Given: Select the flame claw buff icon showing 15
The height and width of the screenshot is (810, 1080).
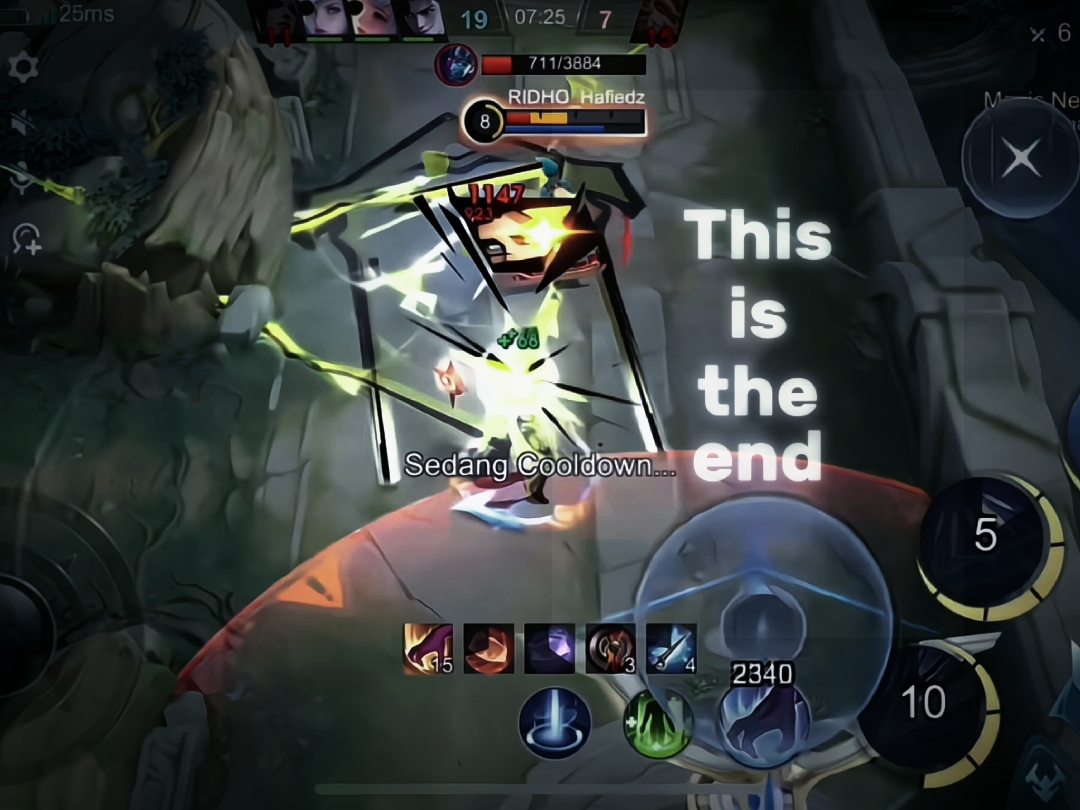Looking at the screenshot, I should [x=428, y=648].
